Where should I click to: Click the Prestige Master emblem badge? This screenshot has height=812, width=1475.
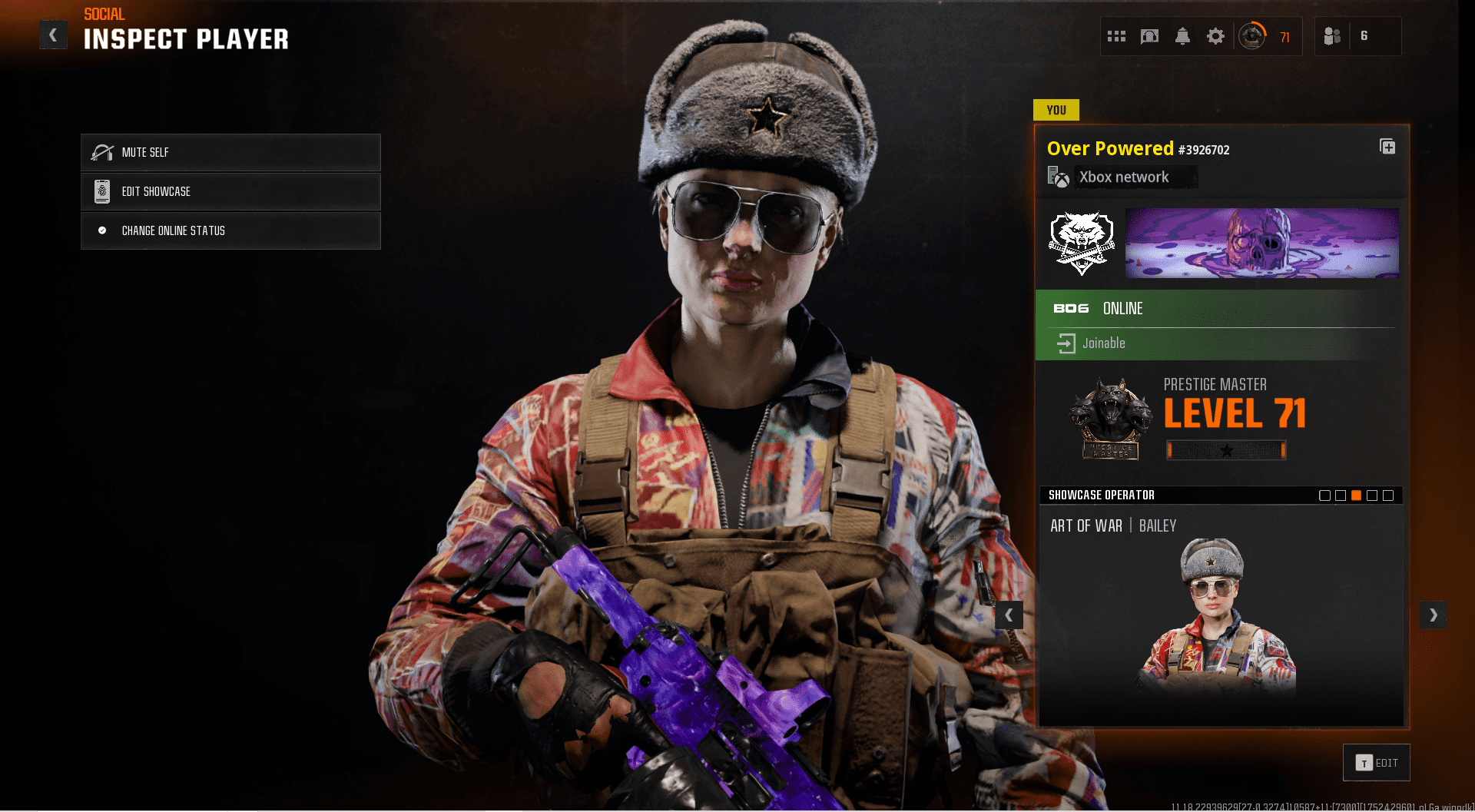click(1112, 417)
